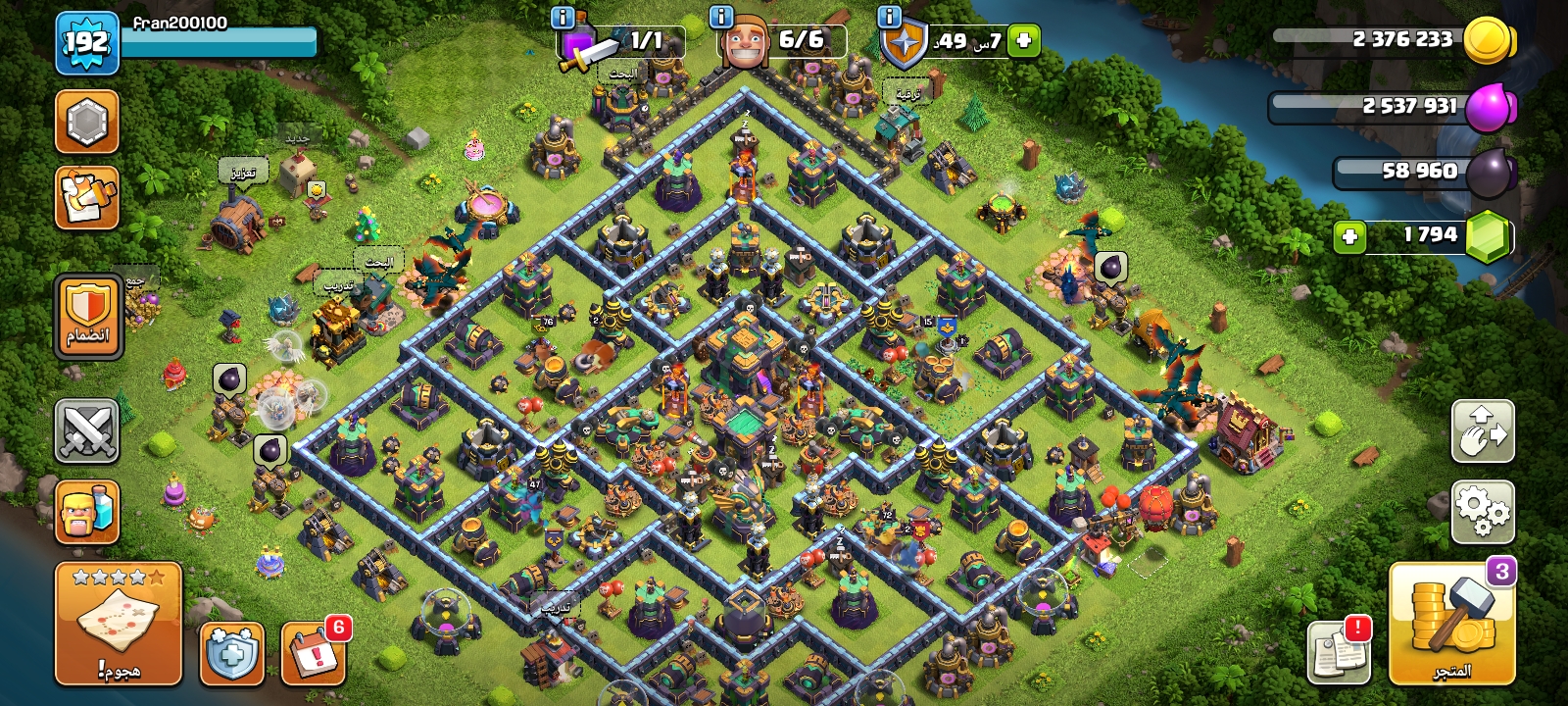This screenshot has height=706, width=1568.
Task: Open the army barbarian and potion button
Action: pyautogui.click(x=87, y=511)
